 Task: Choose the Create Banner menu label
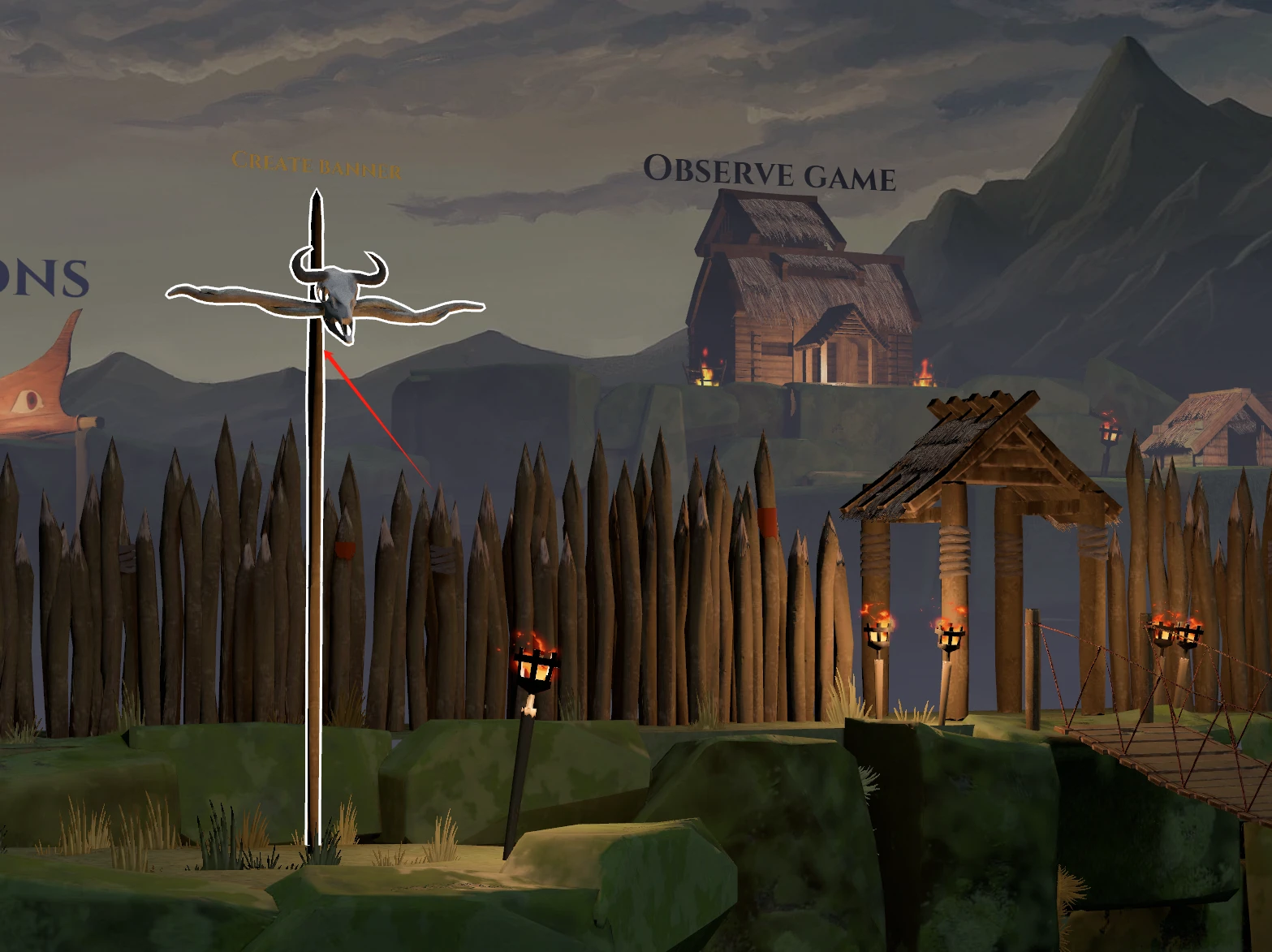pos(316,165)
